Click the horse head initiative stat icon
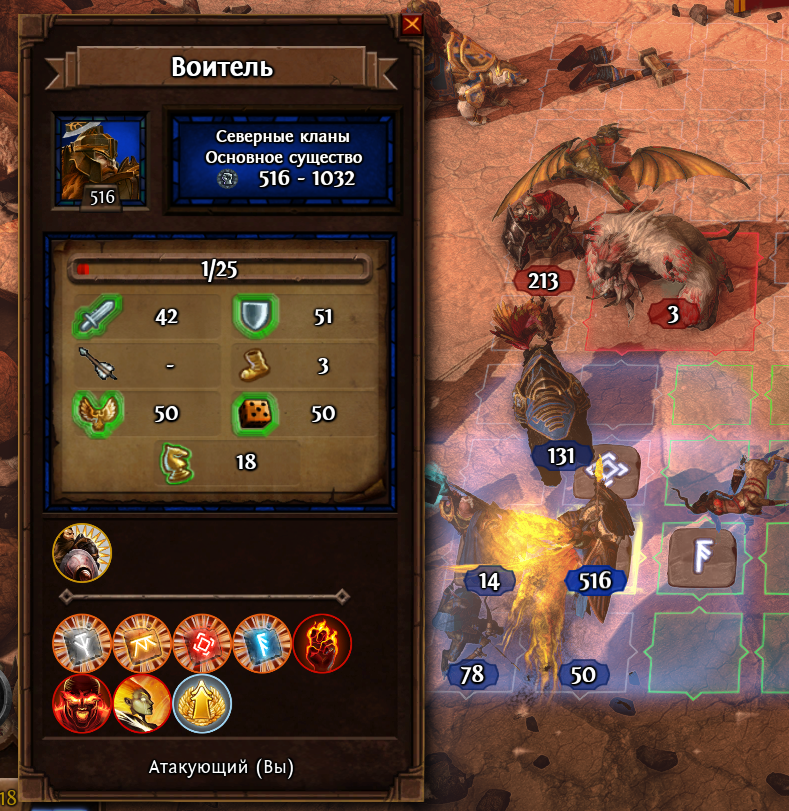Image resolution: width=789 pixels, height=811 pixels. [176, 461]
